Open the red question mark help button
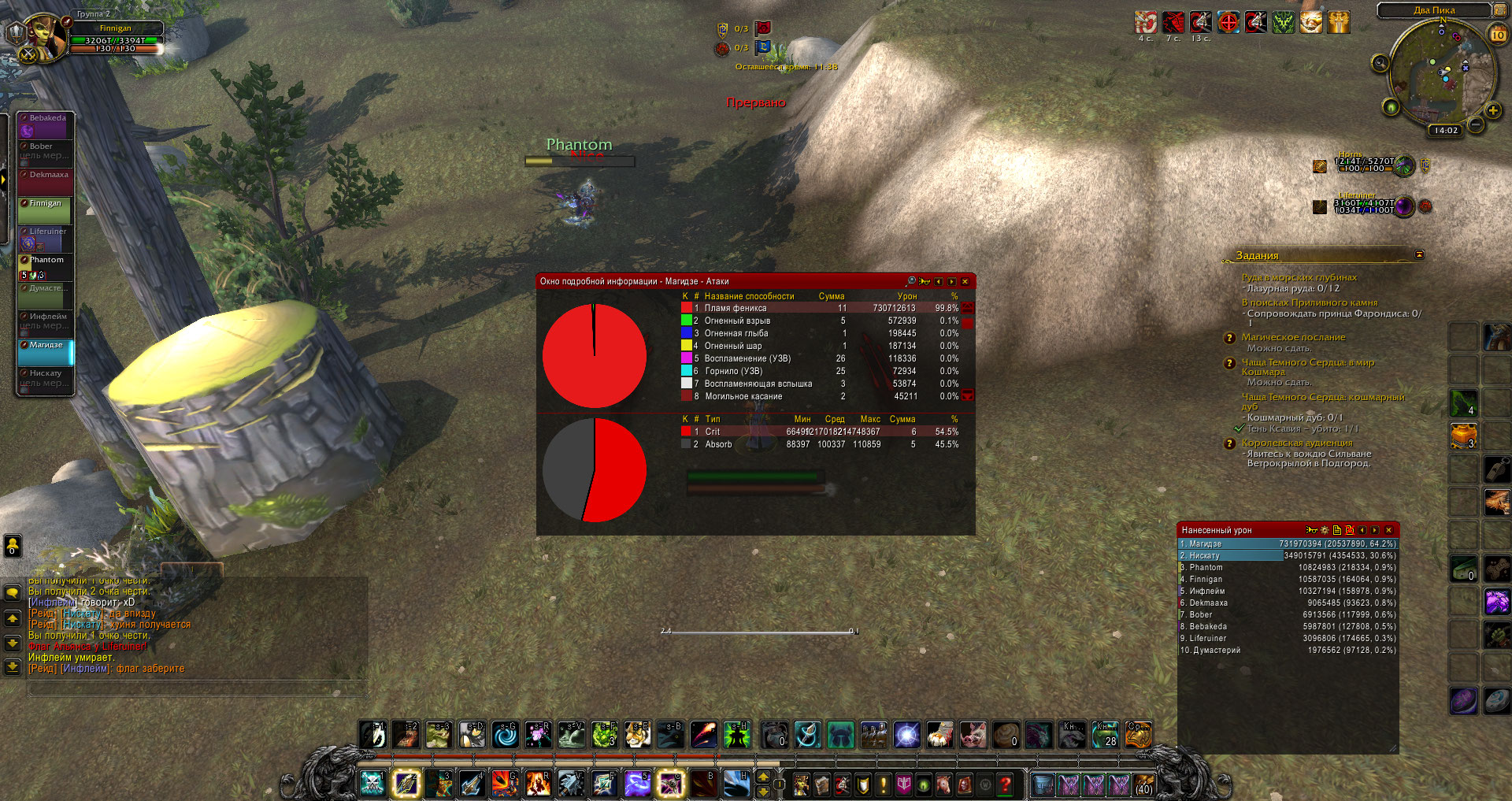Image resolution: width=1512 pixels, height=801 pixels. (1005, 784)
